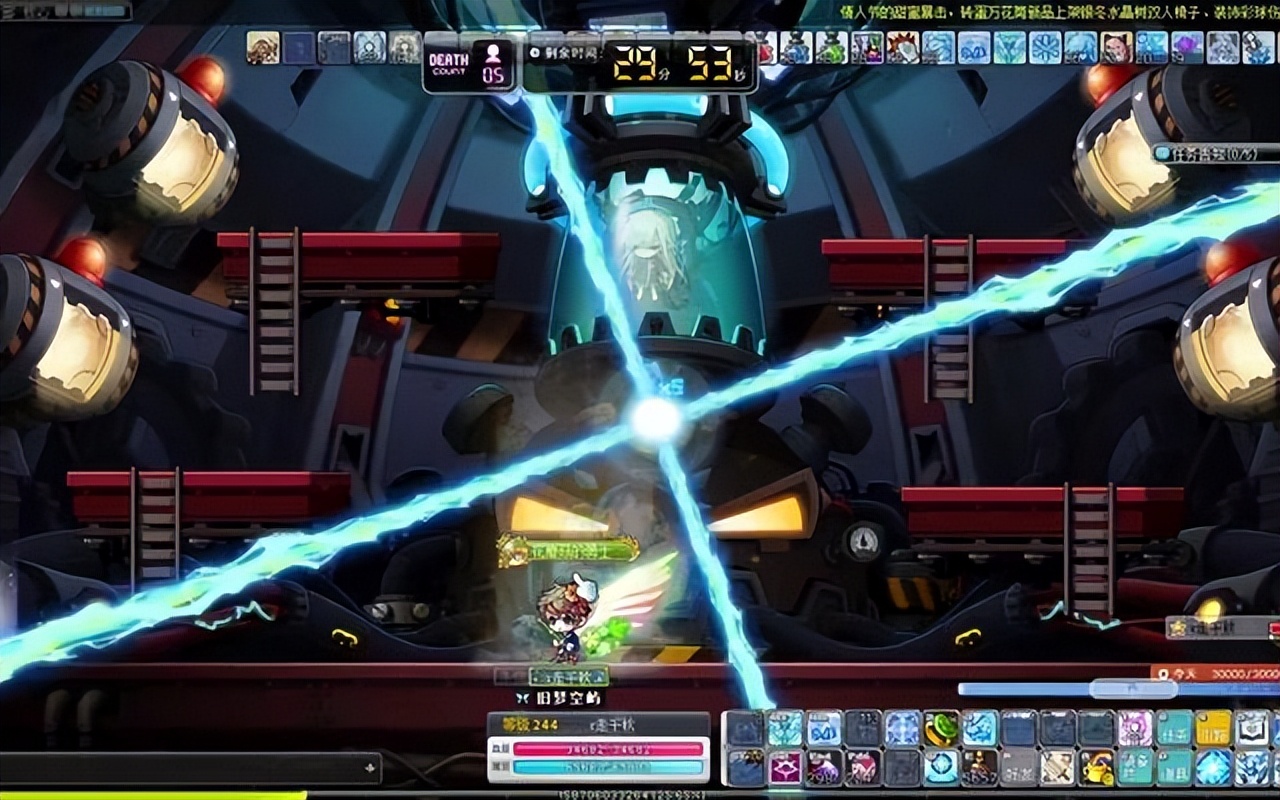The image size is (1280, 800).
Task: Use the green ring skill slot
Action: [x=941, y=728]
